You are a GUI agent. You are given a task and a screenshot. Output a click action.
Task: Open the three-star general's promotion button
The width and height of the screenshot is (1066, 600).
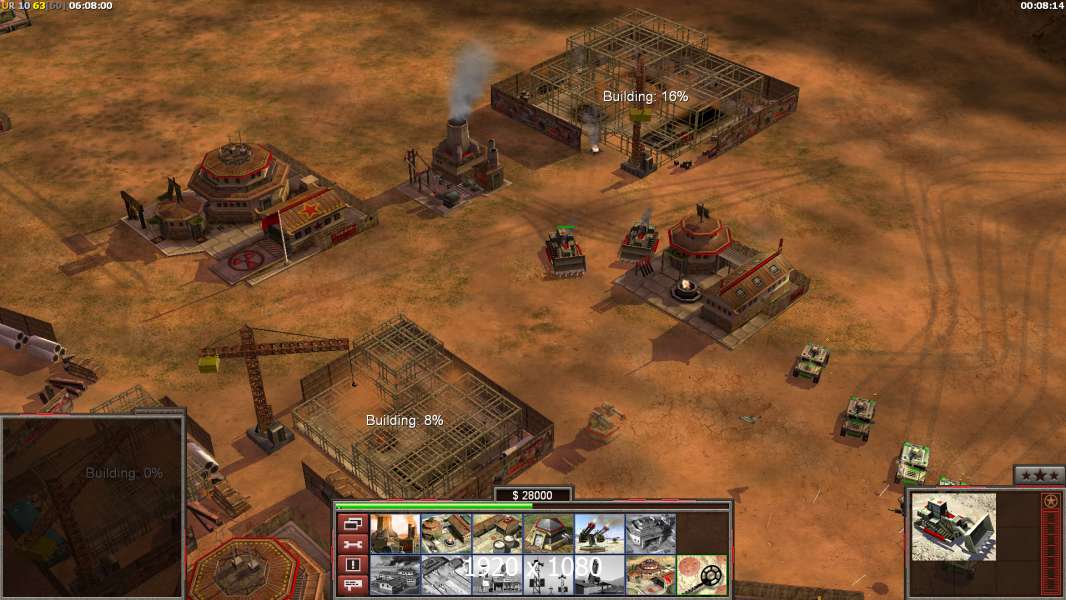(1038, 475)
